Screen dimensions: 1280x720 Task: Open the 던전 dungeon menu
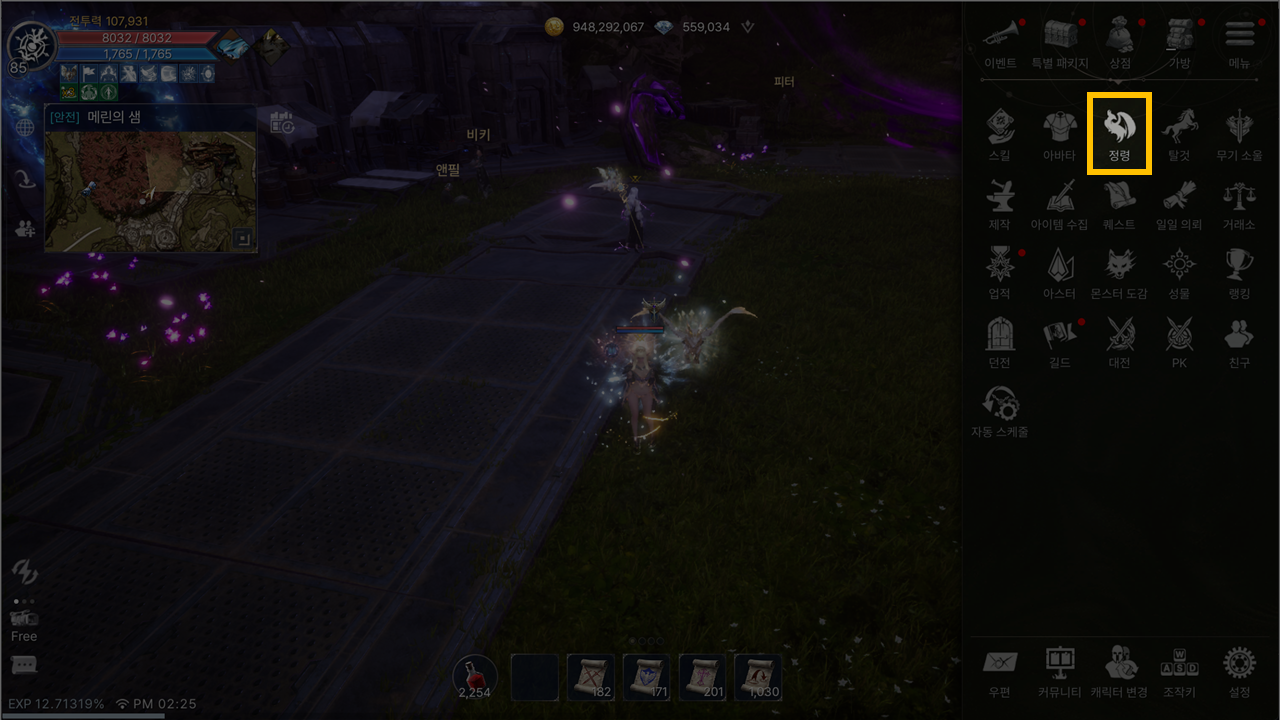pos(999,339)
